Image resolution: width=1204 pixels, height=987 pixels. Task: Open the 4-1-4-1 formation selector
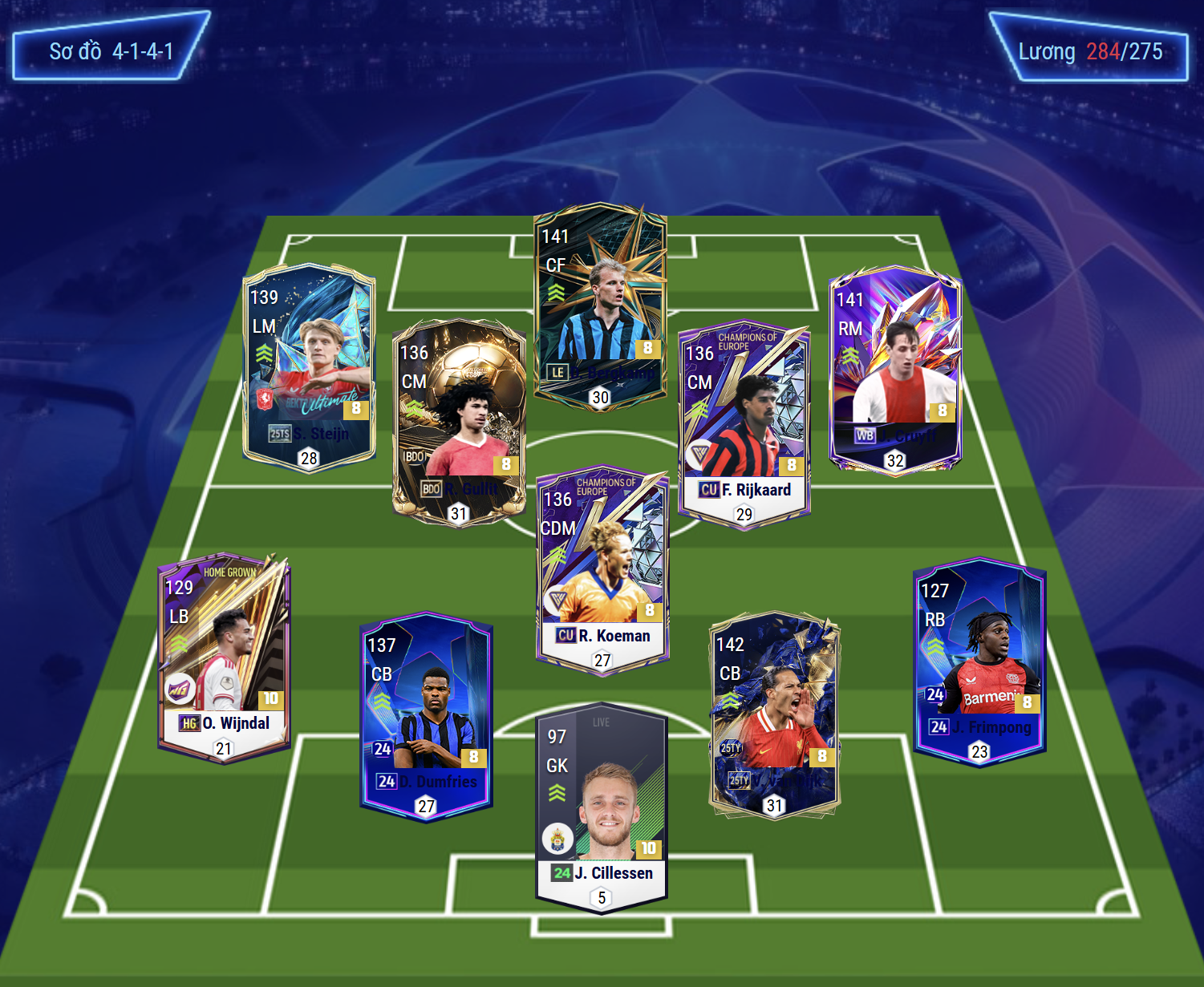click(x=111, y=51)
